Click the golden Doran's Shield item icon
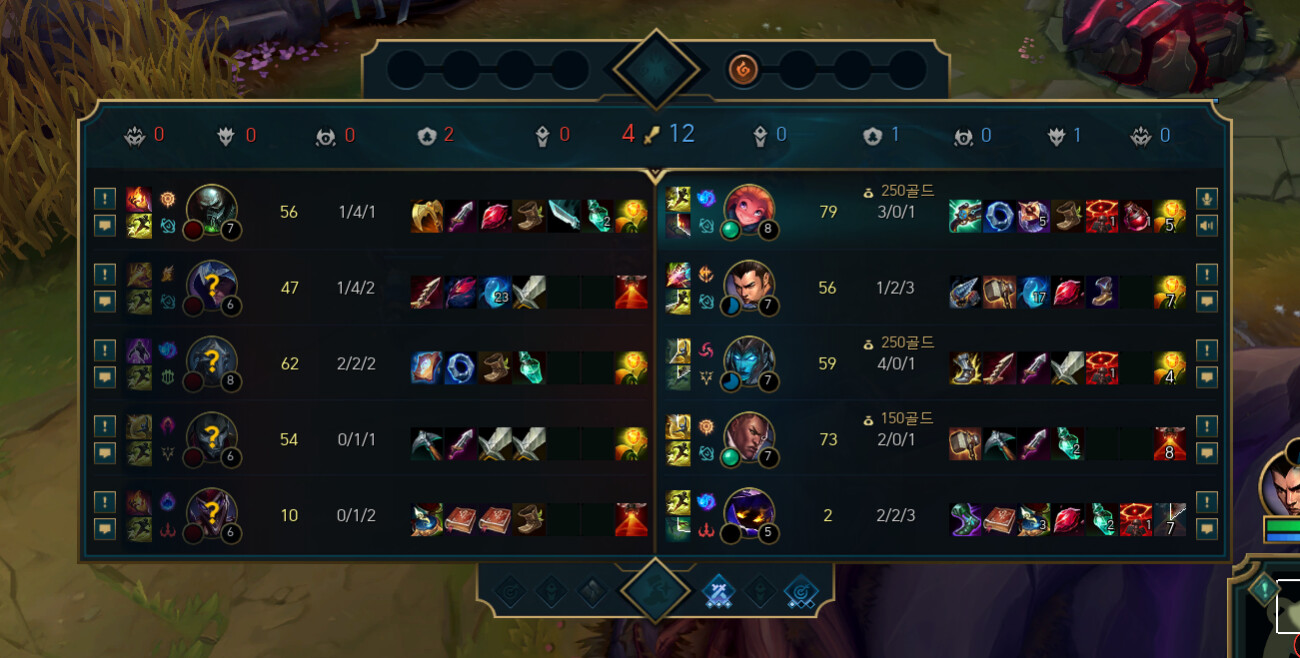1300x658 pixels. click(x=427, y=216)
